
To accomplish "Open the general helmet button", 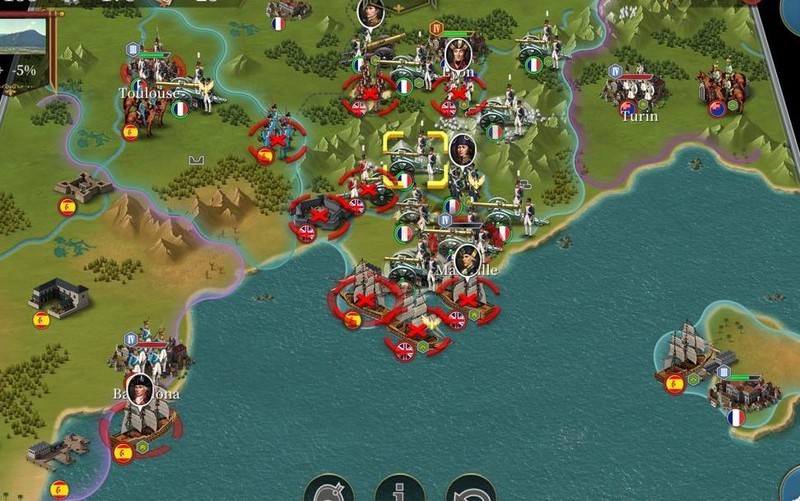I will [329, 490].
